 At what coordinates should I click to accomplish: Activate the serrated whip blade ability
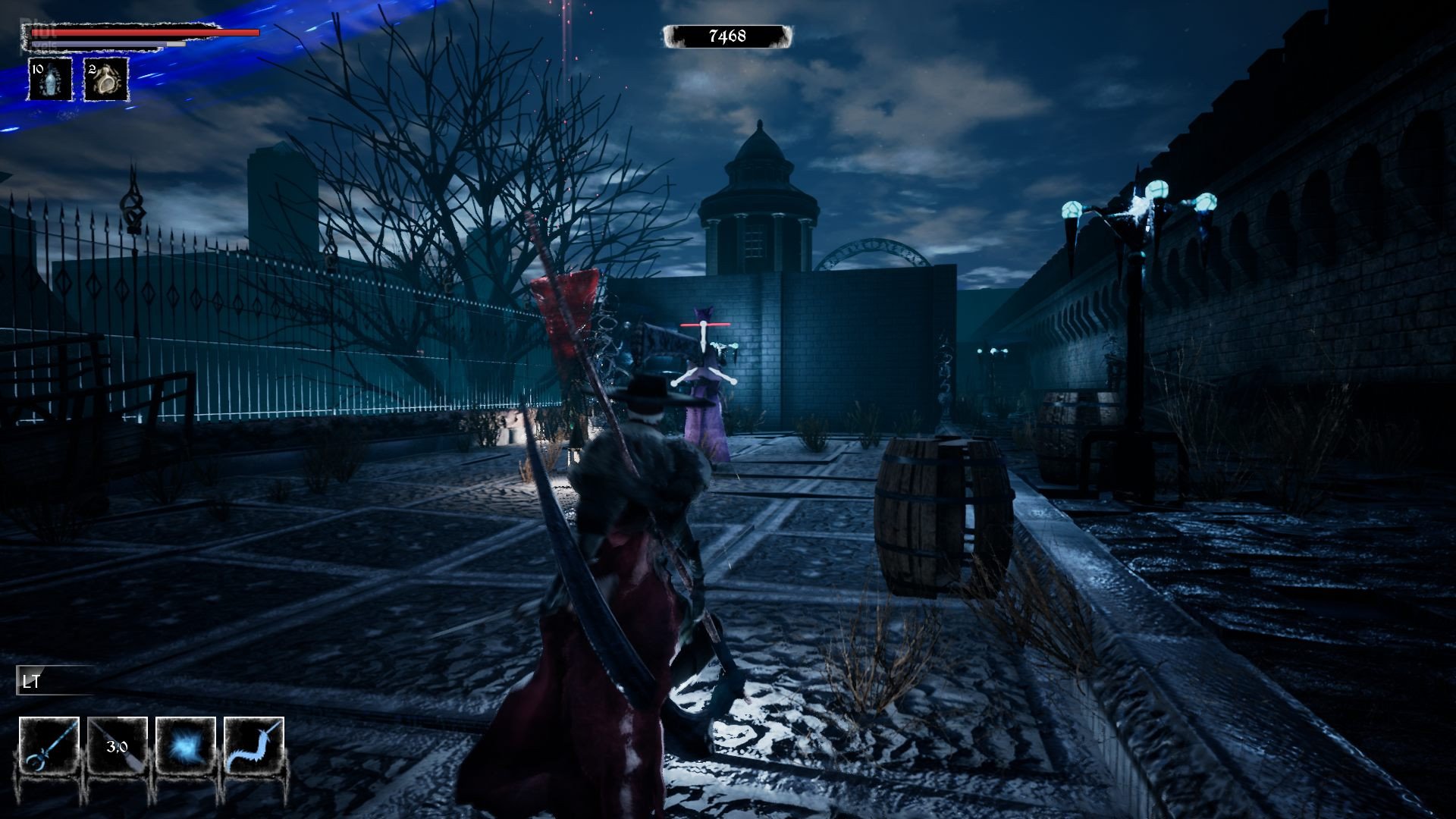click(254, 746)
